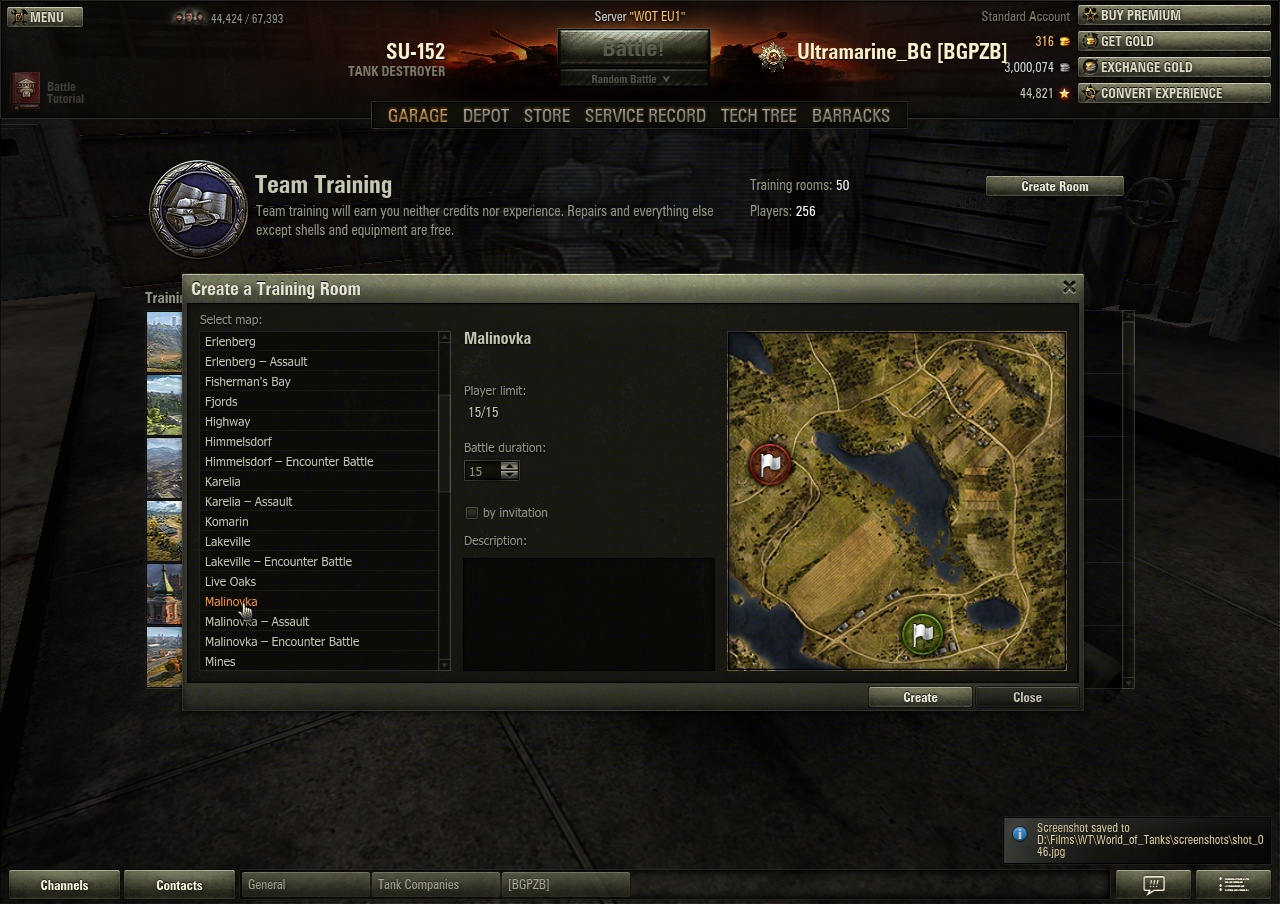Switch to the Barracks tab
Viewport: 1280px width, 904px height.
[x=850, y=115]
